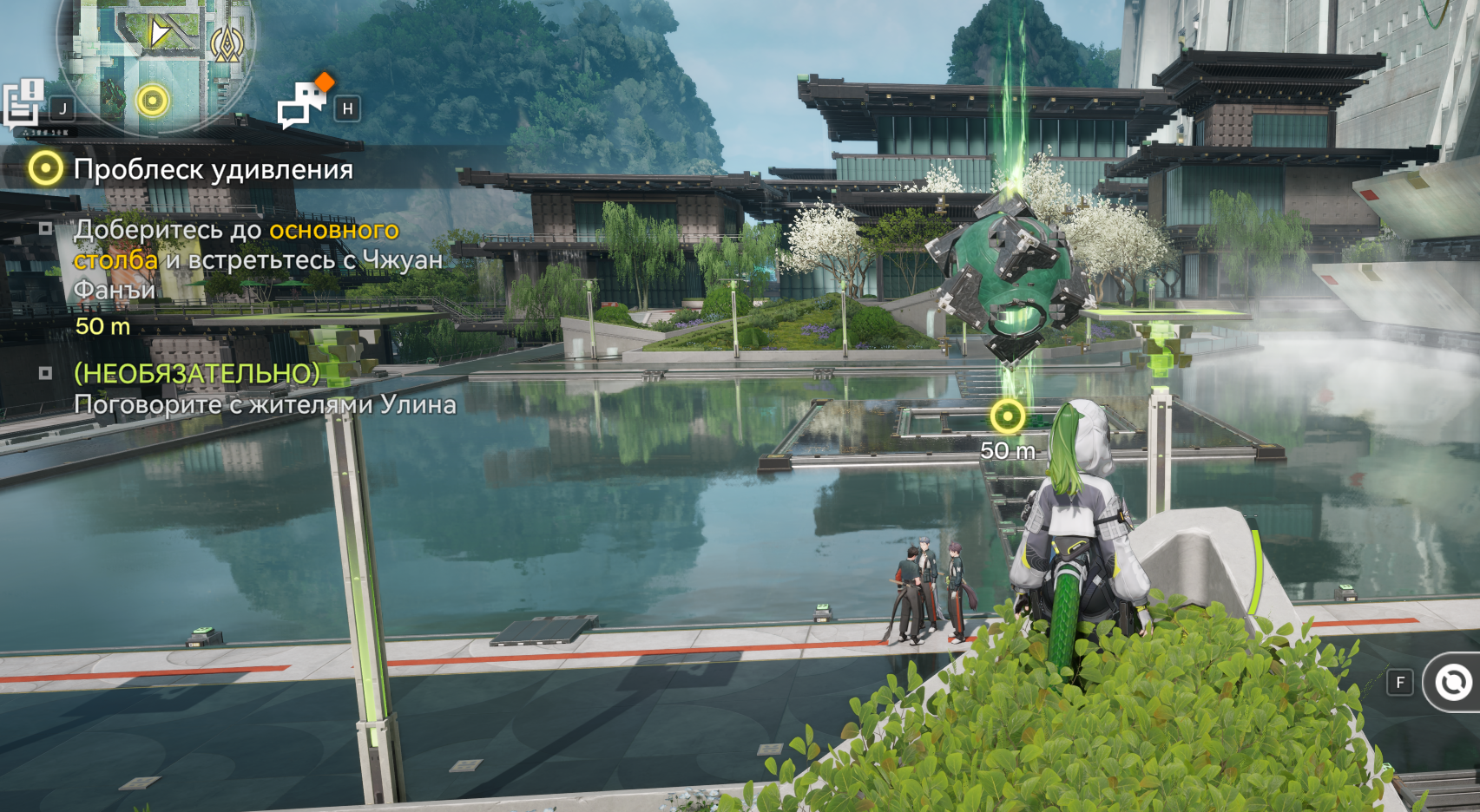Click the yellow quest waypoint marker over the water
The image size is (1480, 812).
coord(1007,417)
